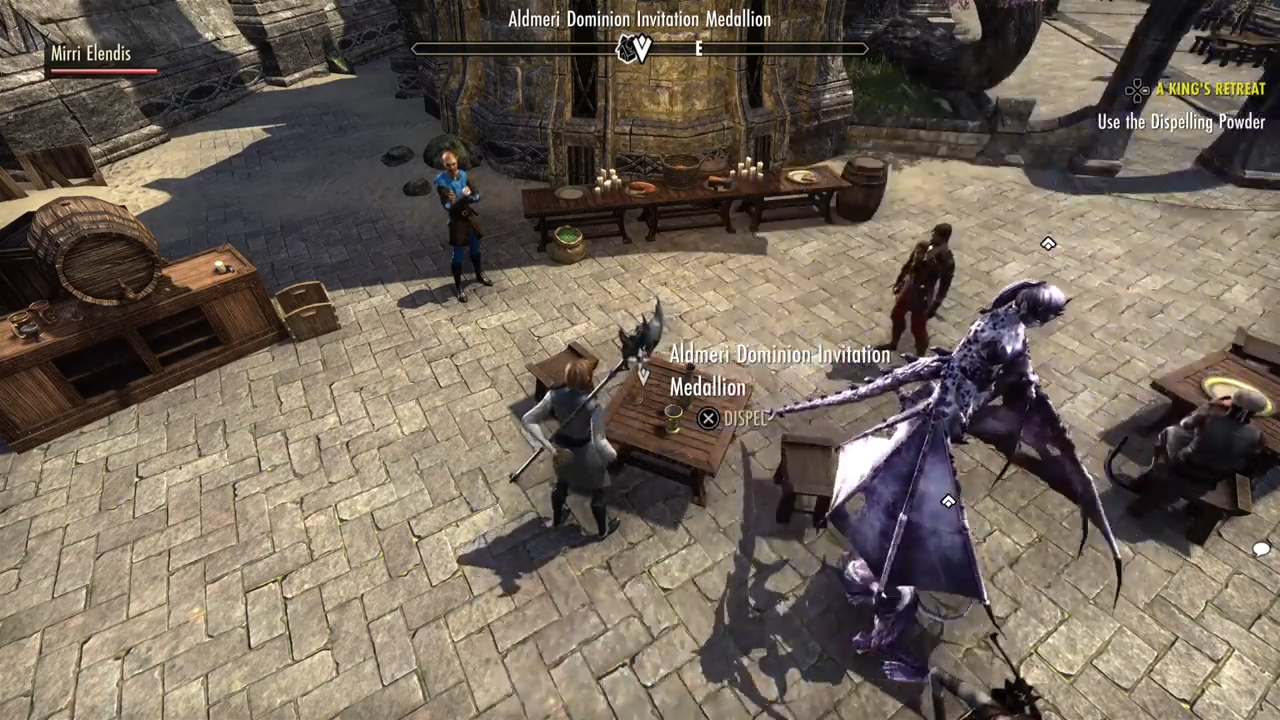The image size is (1280, 720).
Task: Click the marker icon near the walking NPC
Action: [x=1047, y=243]
